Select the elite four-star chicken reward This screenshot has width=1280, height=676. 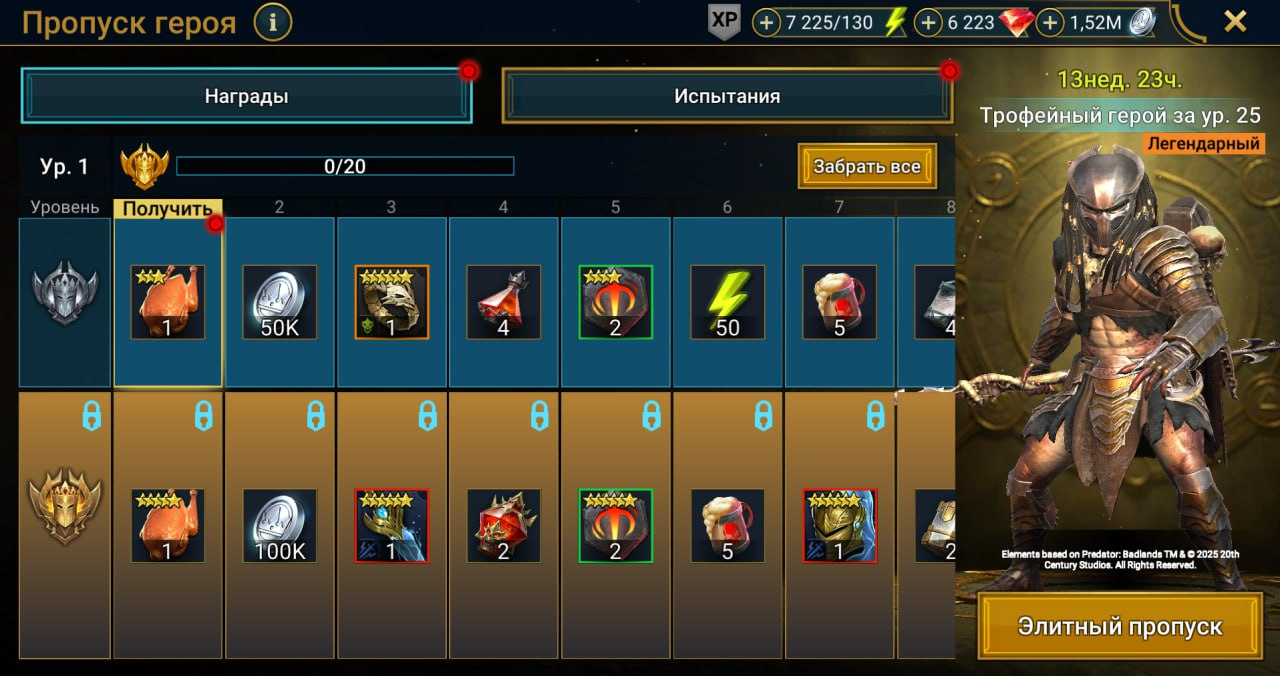point(168,526)
